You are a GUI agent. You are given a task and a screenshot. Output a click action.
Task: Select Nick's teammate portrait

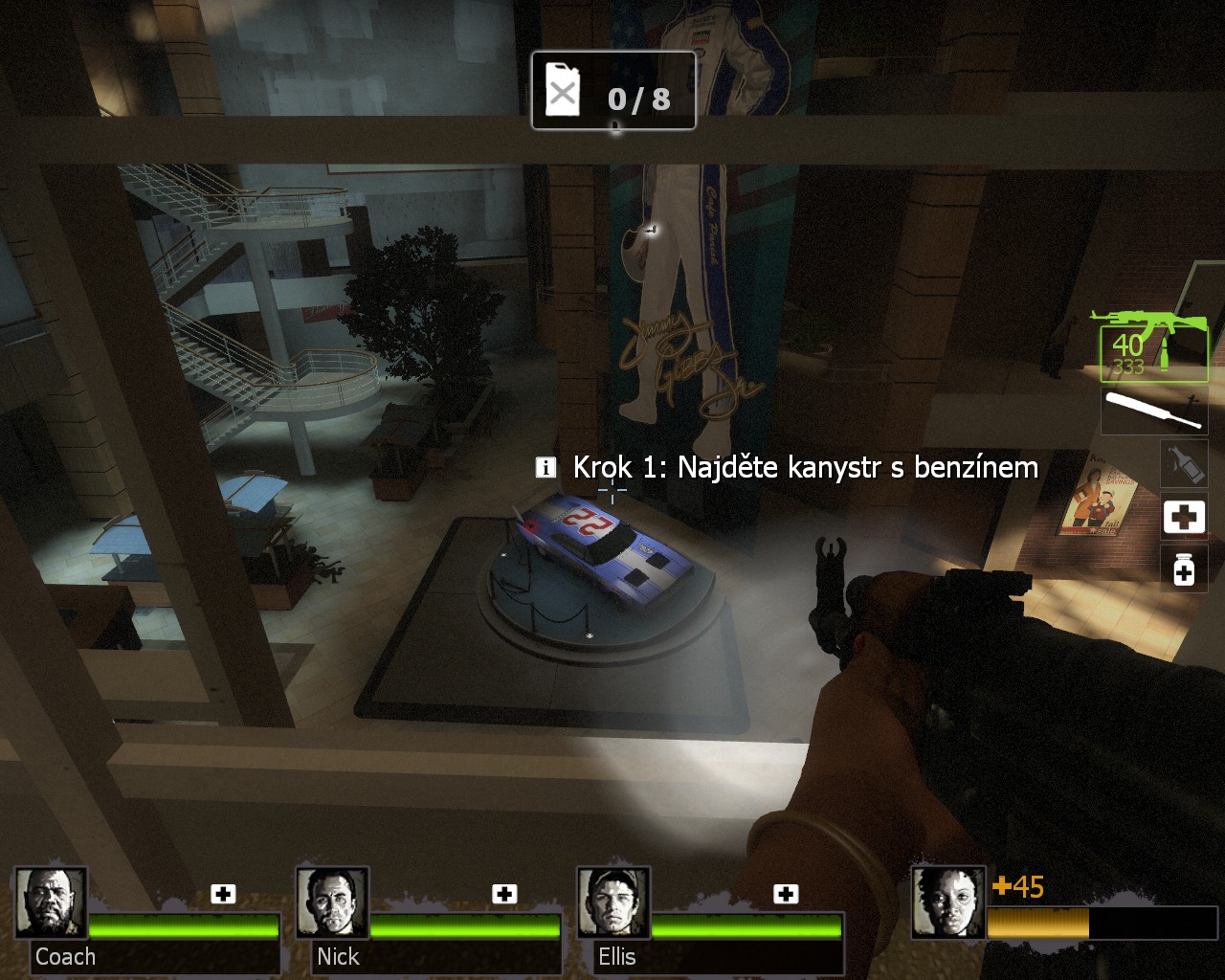[332, 902]
